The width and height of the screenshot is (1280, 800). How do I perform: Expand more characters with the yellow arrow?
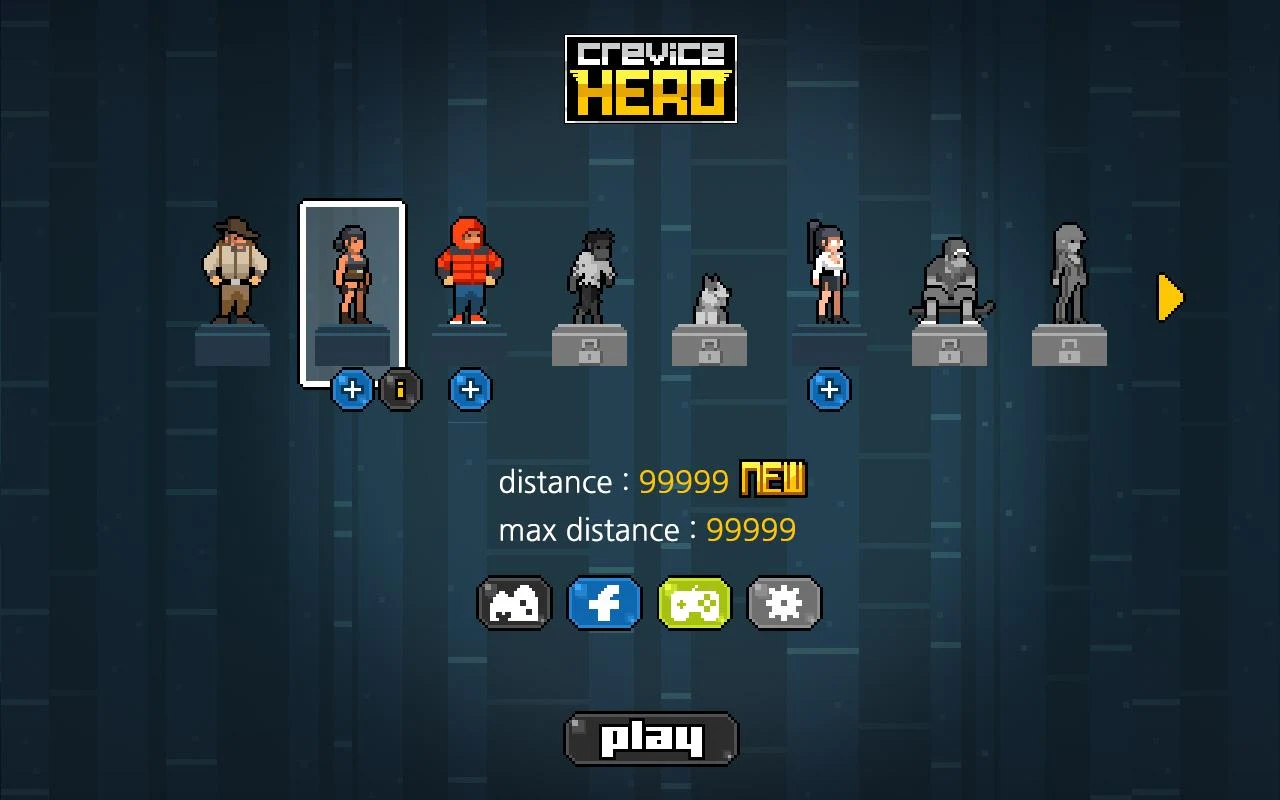pos(1169,297)
